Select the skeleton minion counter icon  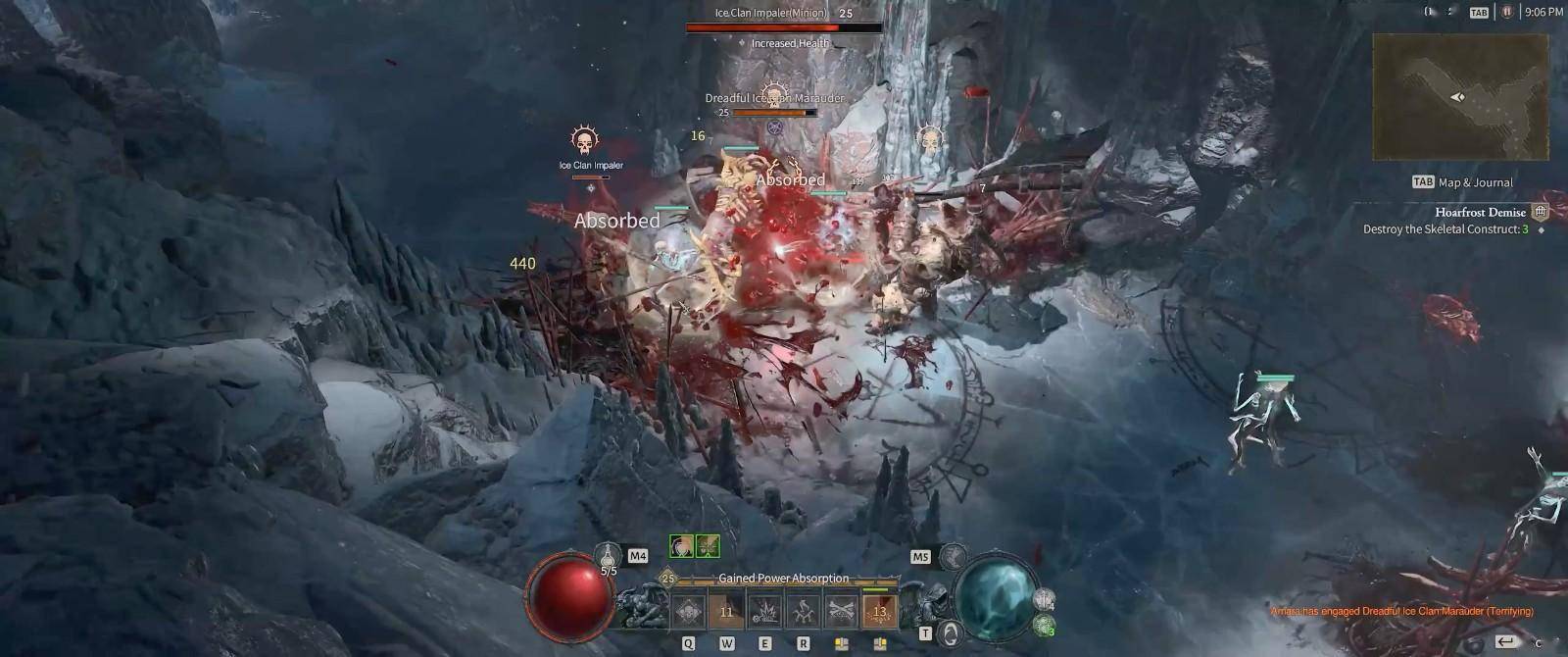[x=1045, y=598]
